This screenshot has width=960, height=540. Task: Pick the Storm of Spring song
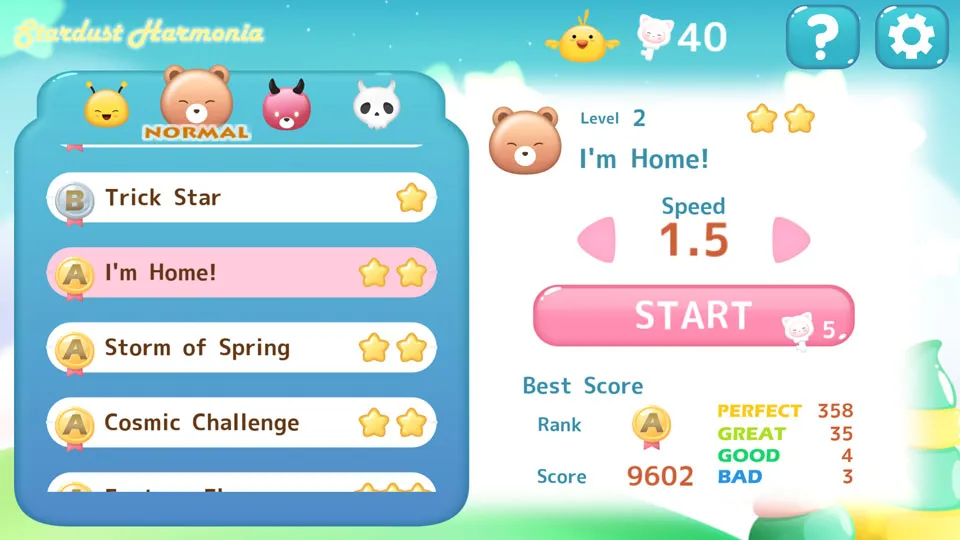click(x=241, y=348)
